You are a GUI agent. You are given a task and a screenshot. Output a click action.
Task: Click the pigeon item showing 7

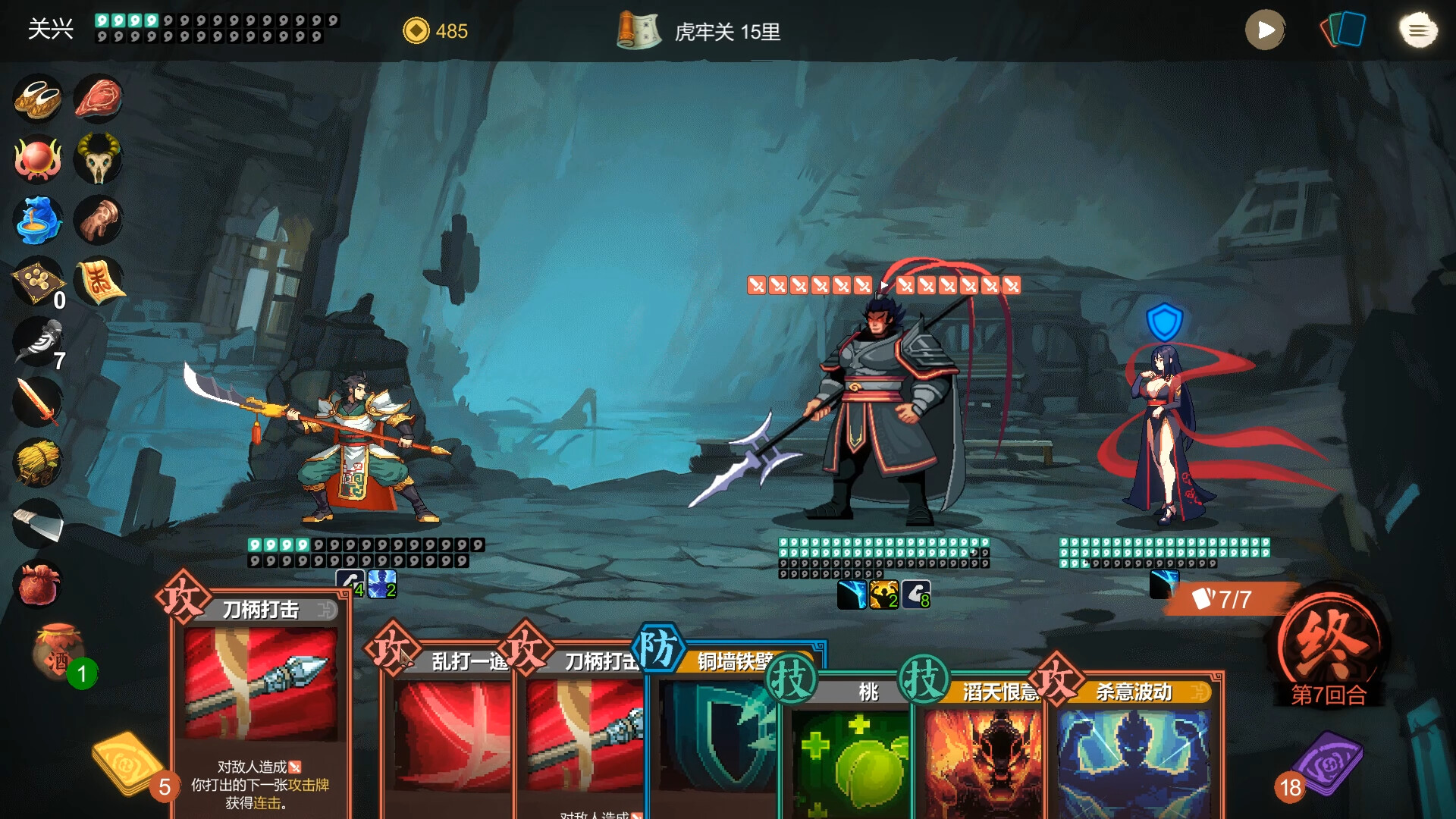pos(38,341)
